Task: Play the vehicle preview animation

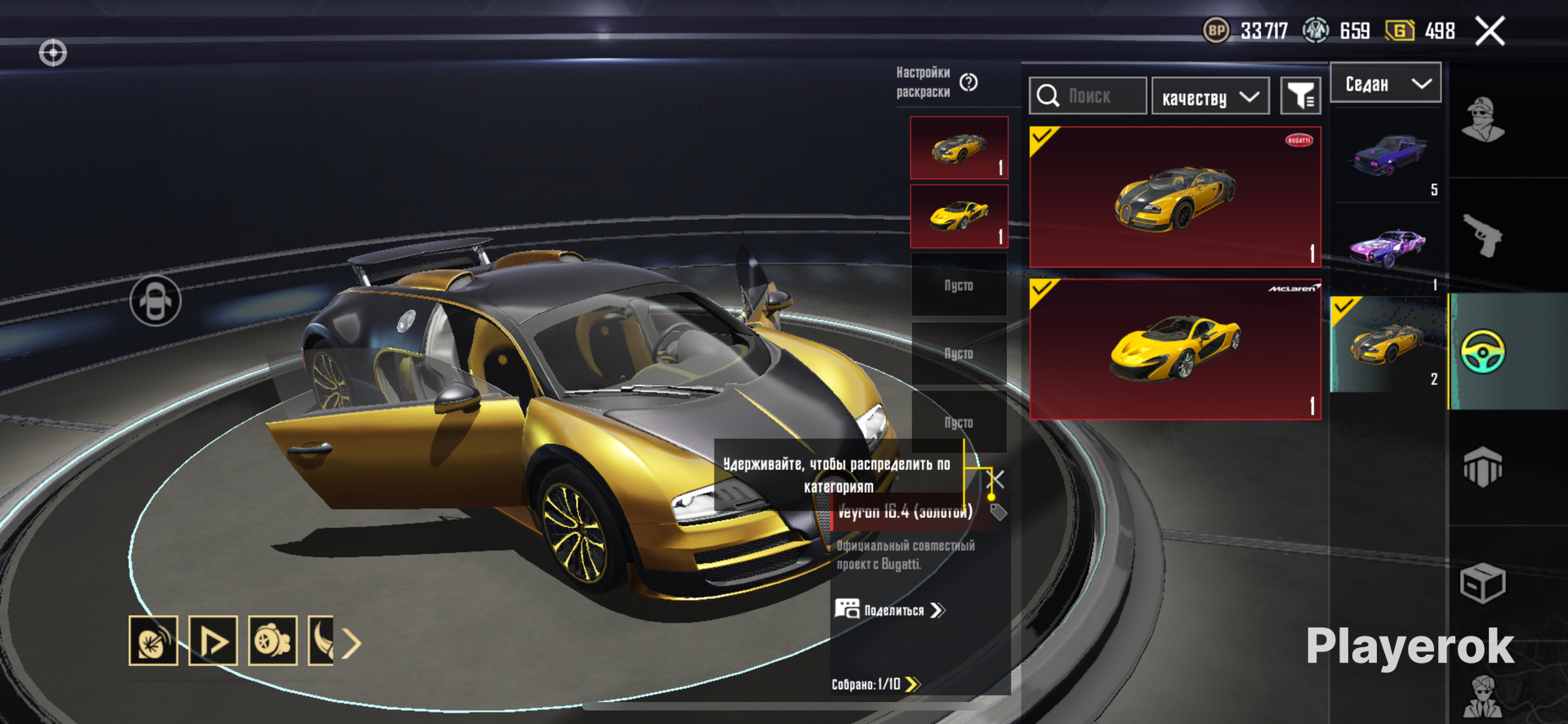Action: click(213, 641)
